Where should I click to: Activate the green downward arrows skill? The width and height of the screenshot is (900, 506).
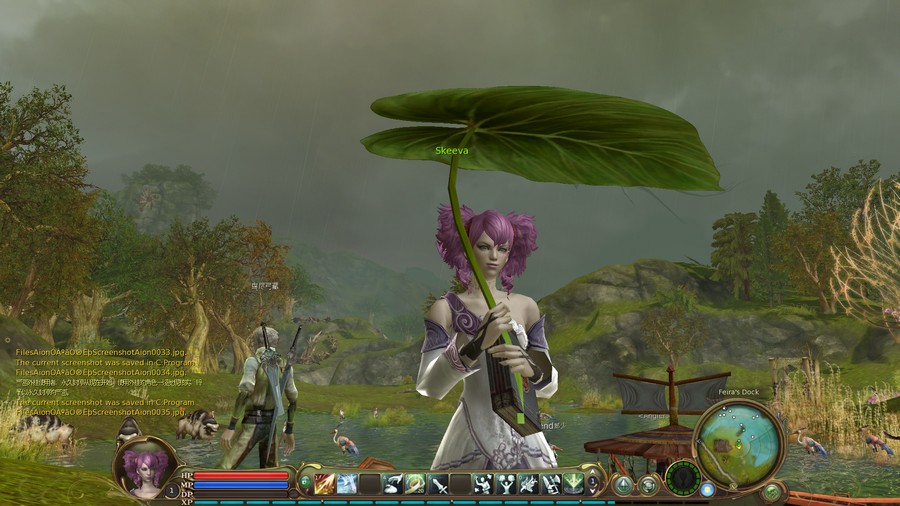573,484
